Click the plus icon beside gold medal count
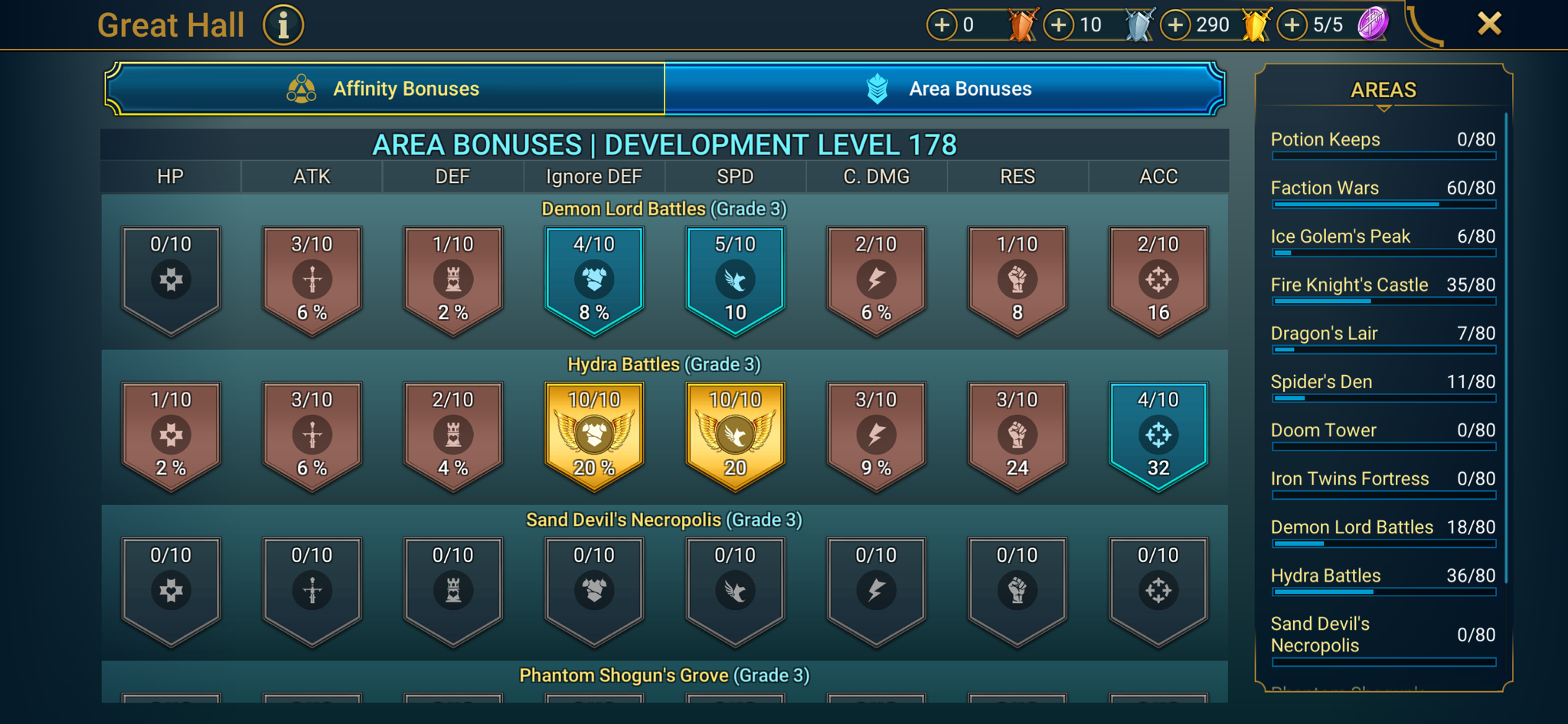The width and height of the screenshot is (1568, 724). pos(1176,24)
